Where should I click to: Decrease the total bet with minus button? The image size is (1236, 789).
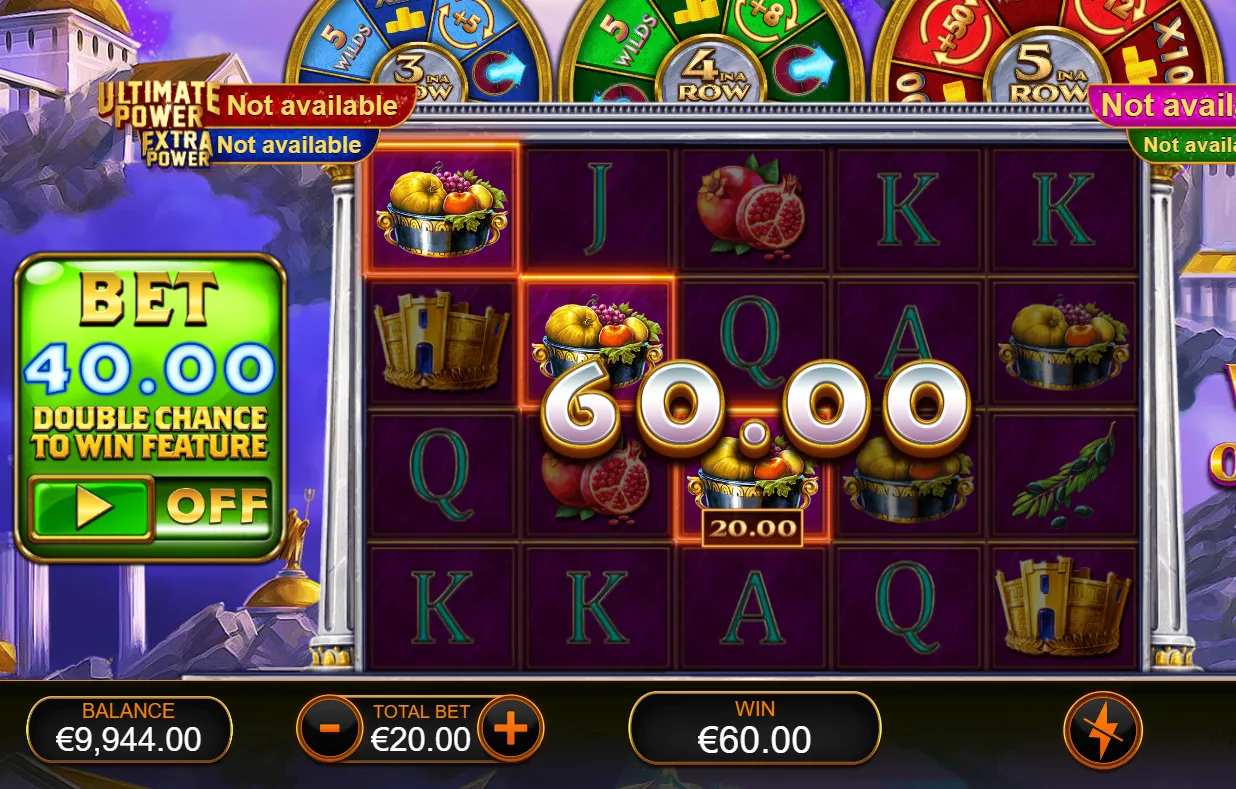[x=331, y=729]
